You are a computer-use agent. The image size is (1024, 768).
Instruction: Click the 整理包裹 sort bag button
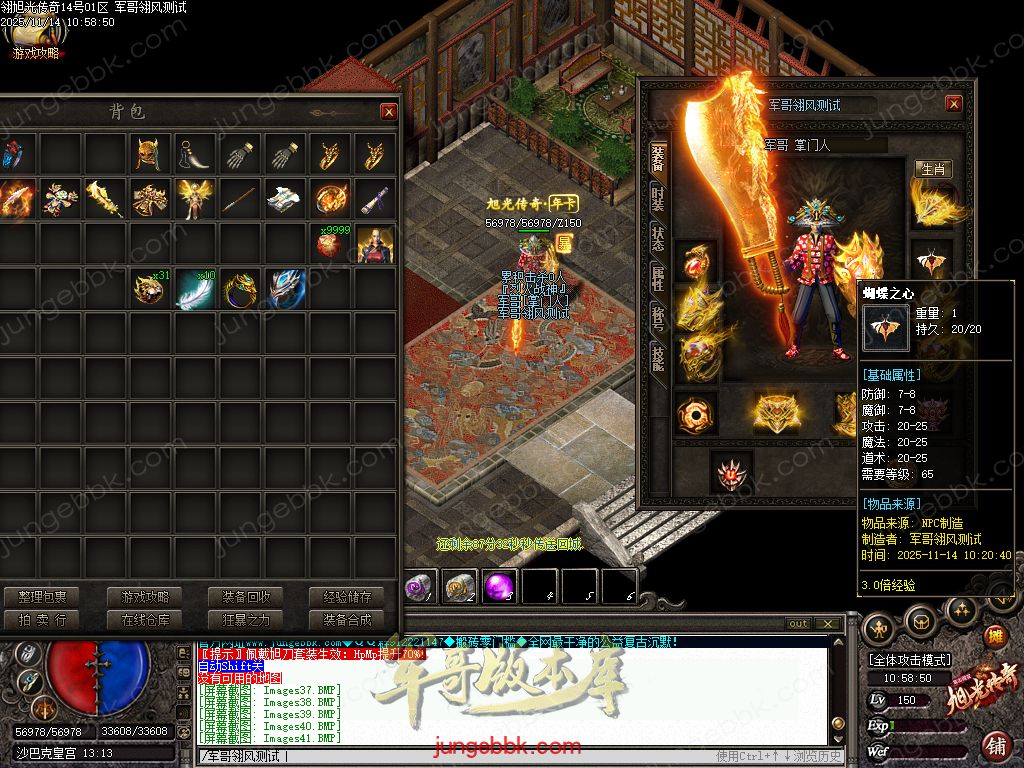[x=42, y=597]
